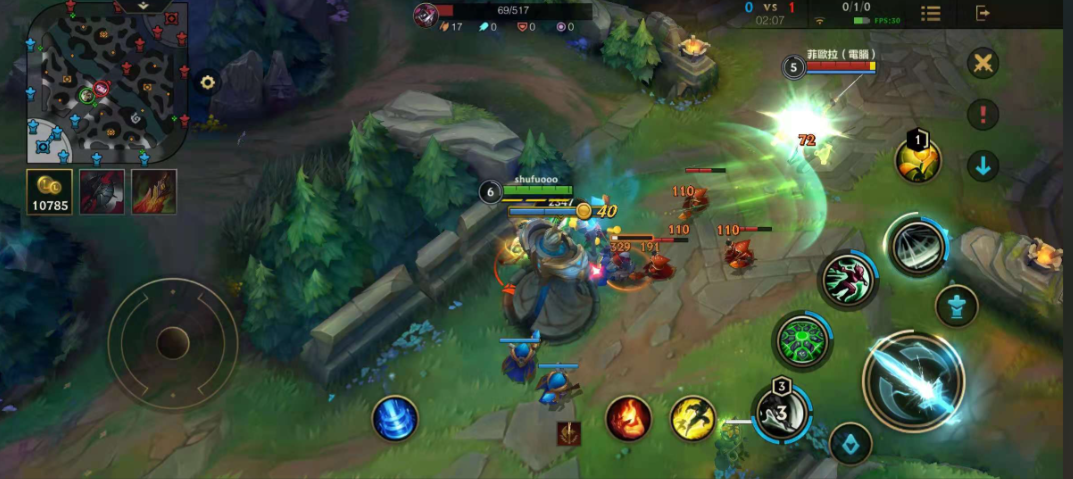The width and height of the screenshot is (1073, 479).
Task: Cast the yellow Flash summoner spell
Action: click(692, 418)
